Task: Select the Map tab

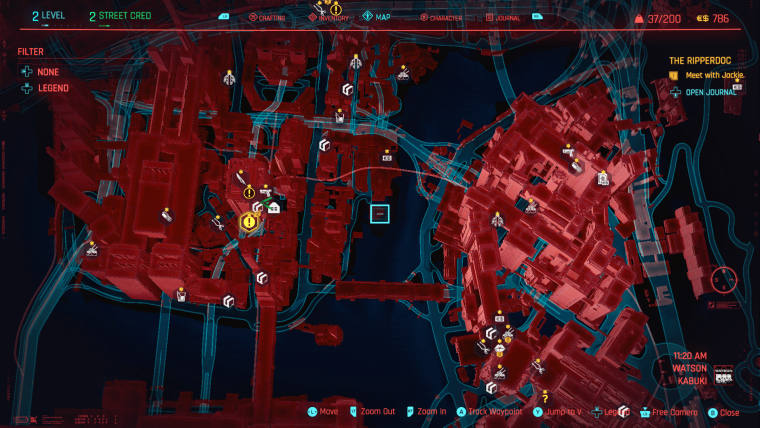Action: click(381, 17)
